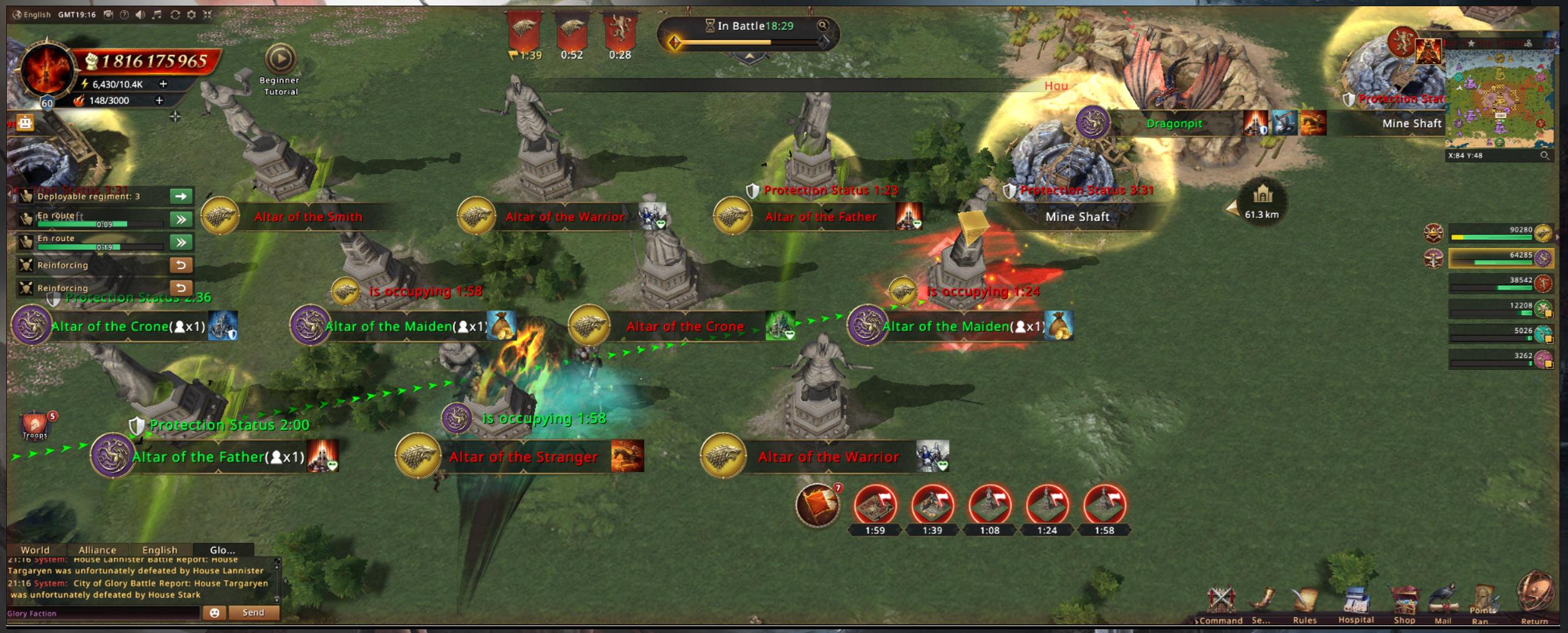Image resolution: width=1568 pixels, height=633 pixels.
Task: Focus the Glory Faction chat input
Action: 103,613
